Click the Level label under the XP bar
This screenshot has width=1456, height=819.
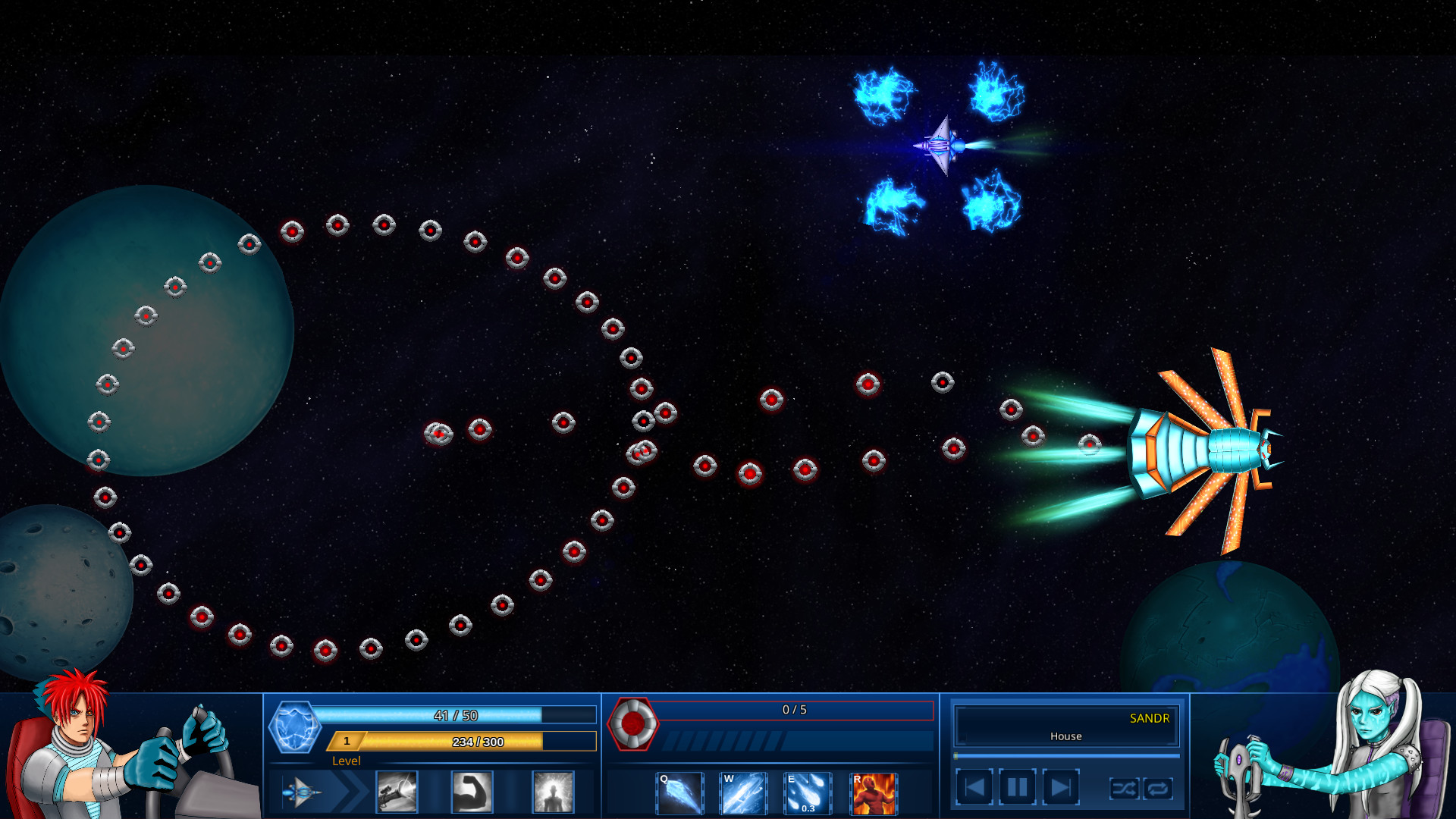pyautogui.click(x=347, y=761)
